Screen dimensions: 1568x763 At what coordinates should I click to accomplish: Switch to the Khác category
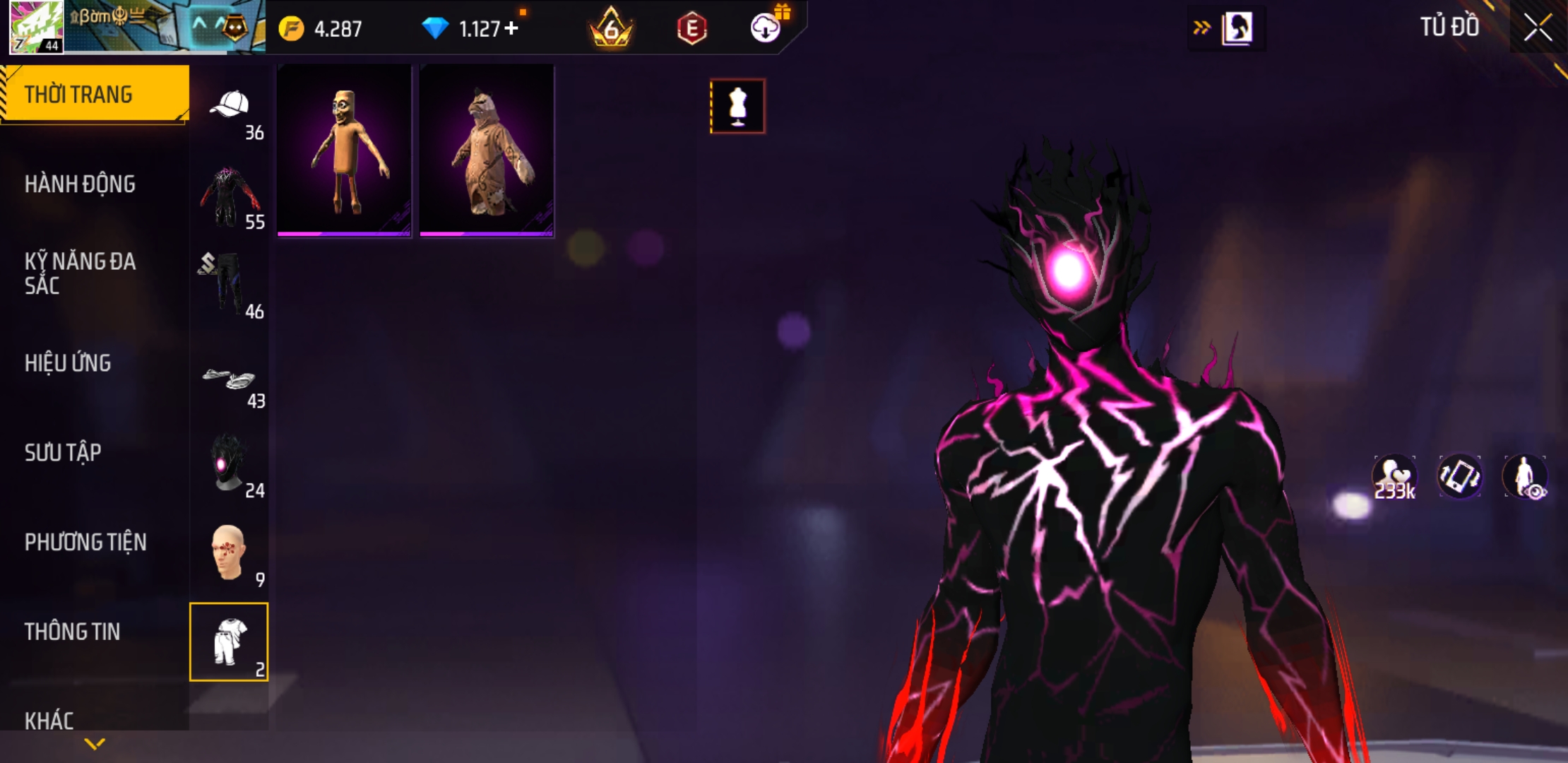49,721
